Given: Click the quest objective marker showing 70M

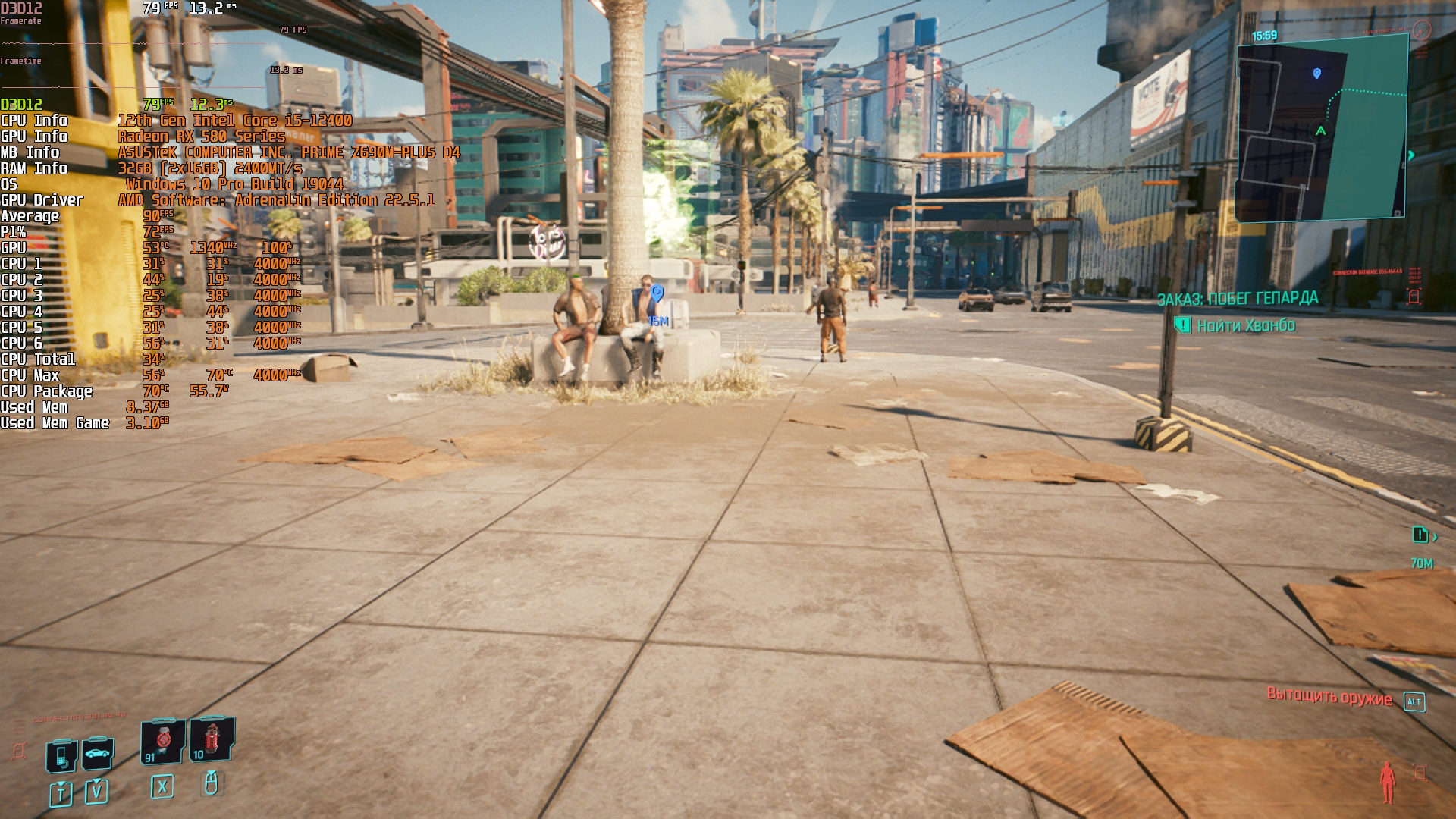Looking at the screenshot, I should click(1421, 536).
